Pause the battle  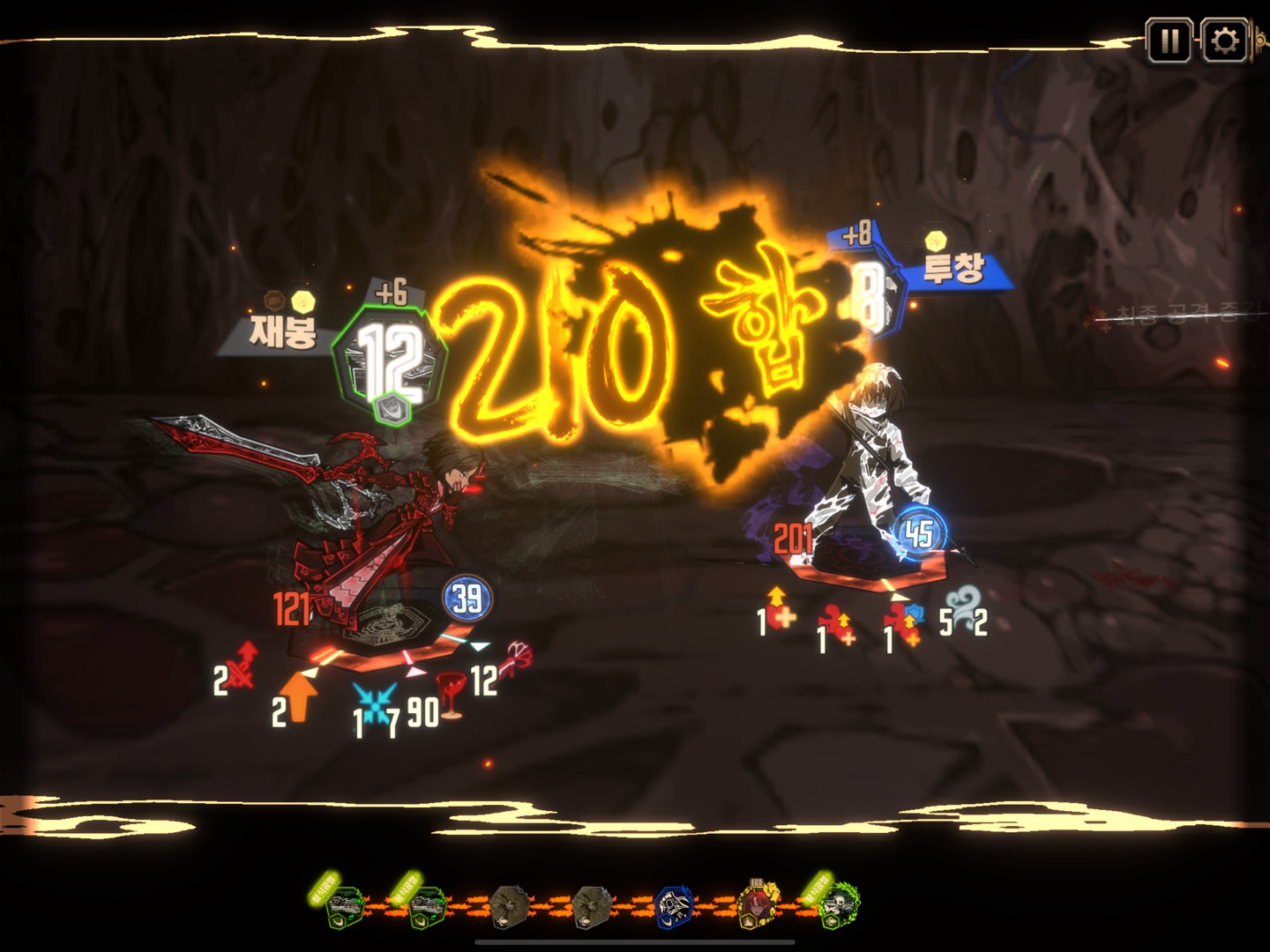pyautogui.click(x=1169, y=41)
